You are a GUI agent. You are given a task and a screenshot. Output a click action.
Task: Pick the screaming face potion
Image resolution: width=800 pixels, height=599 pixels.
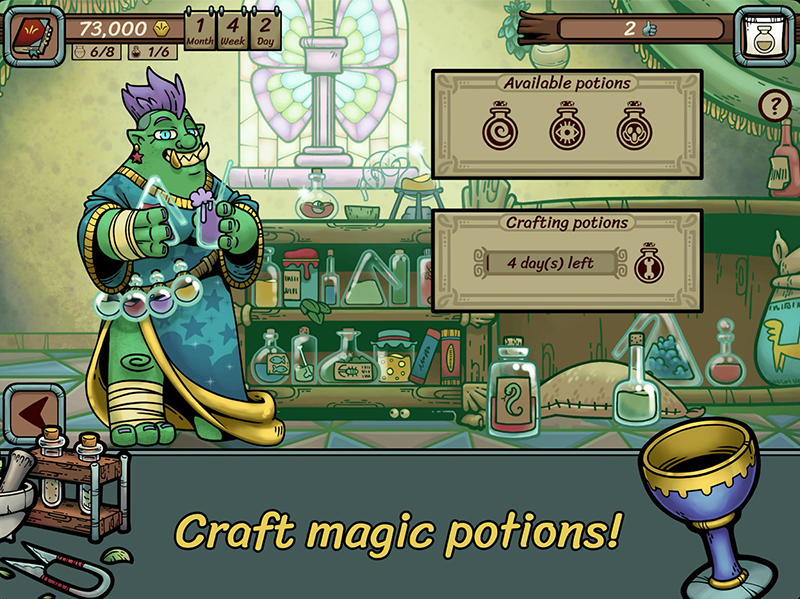coord(633,129)
